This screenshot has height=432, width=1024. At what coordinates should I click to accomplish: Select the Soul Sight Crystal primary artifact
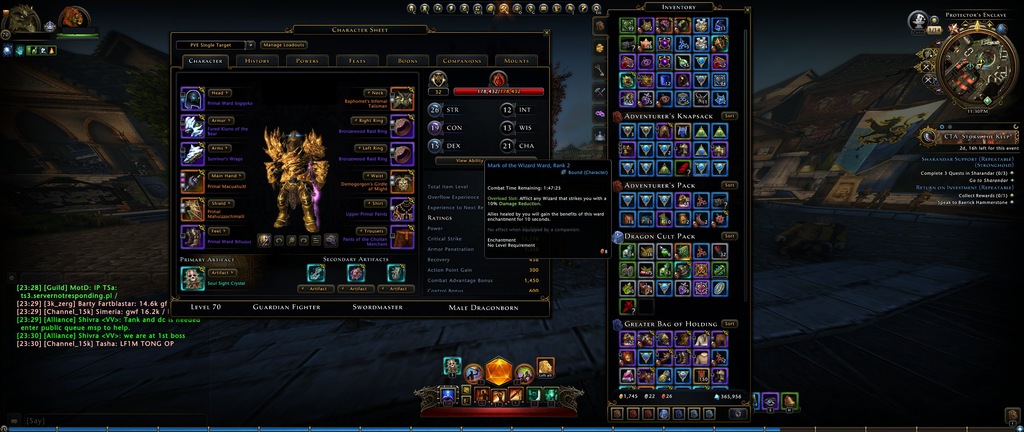coord(192,279)
